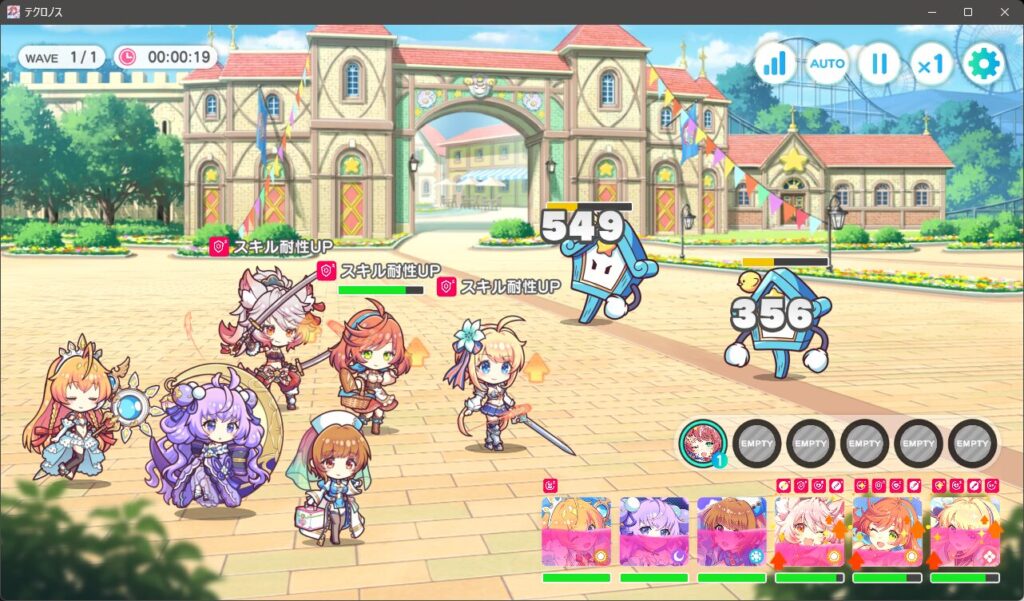Select the red-haired winking character skill card
Image resolution: width=1024 pixels, height=601 pixels.
886,532
